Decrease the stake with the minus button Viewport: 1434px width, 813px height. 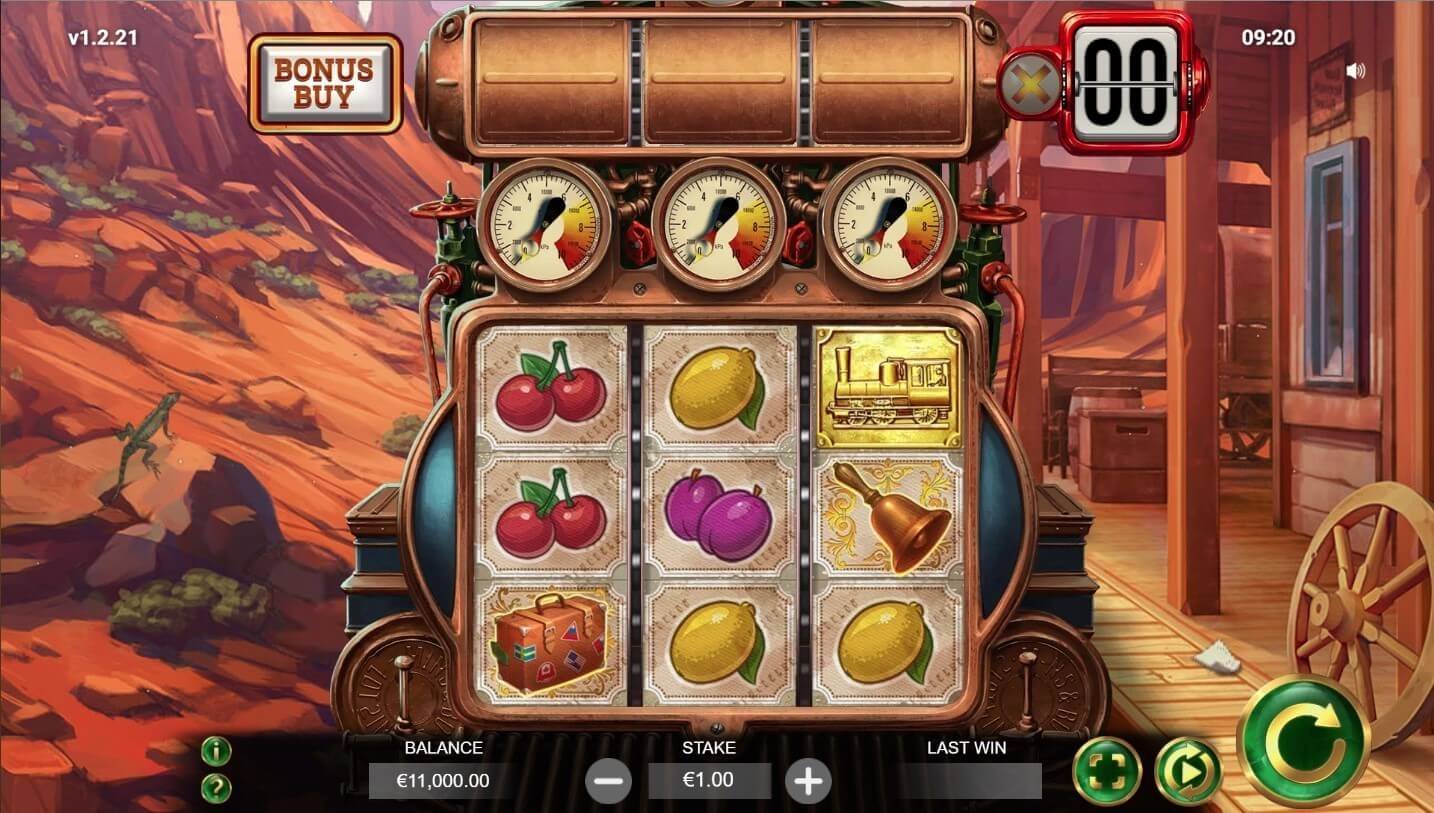click(608, 780)
